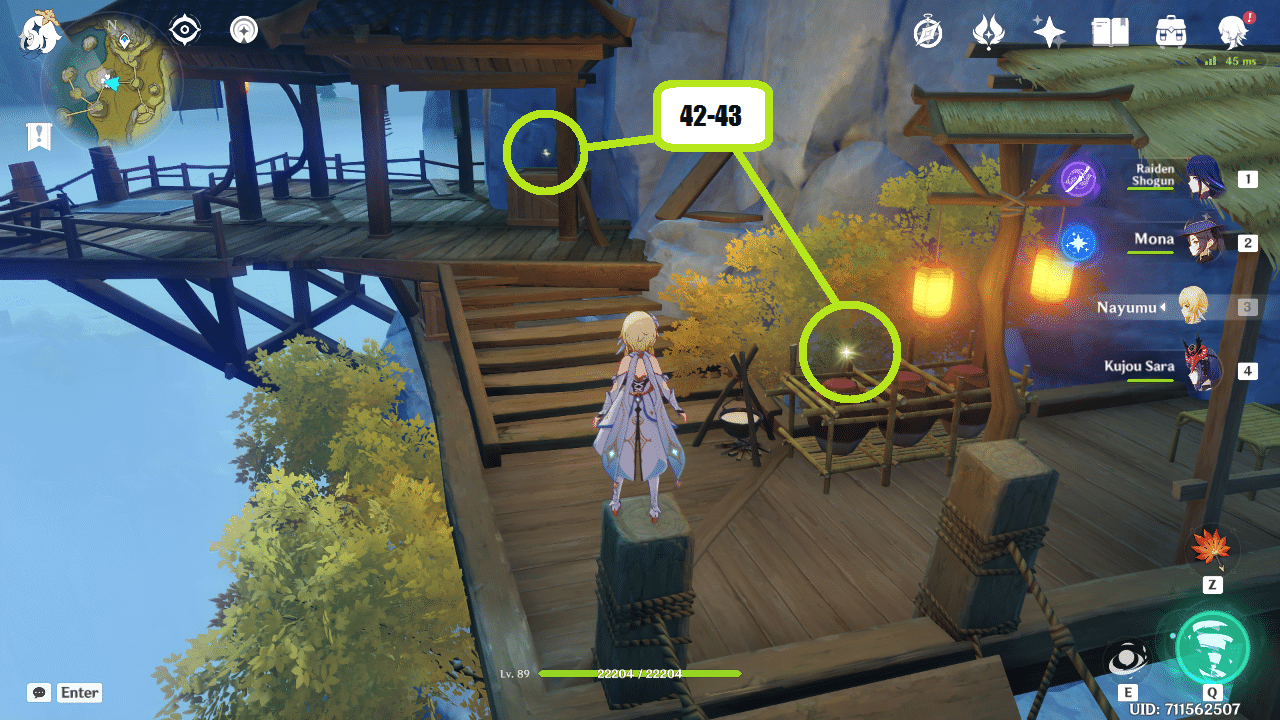Open the character screen with notification
1280x720 pixels.
pos(1234,32)
